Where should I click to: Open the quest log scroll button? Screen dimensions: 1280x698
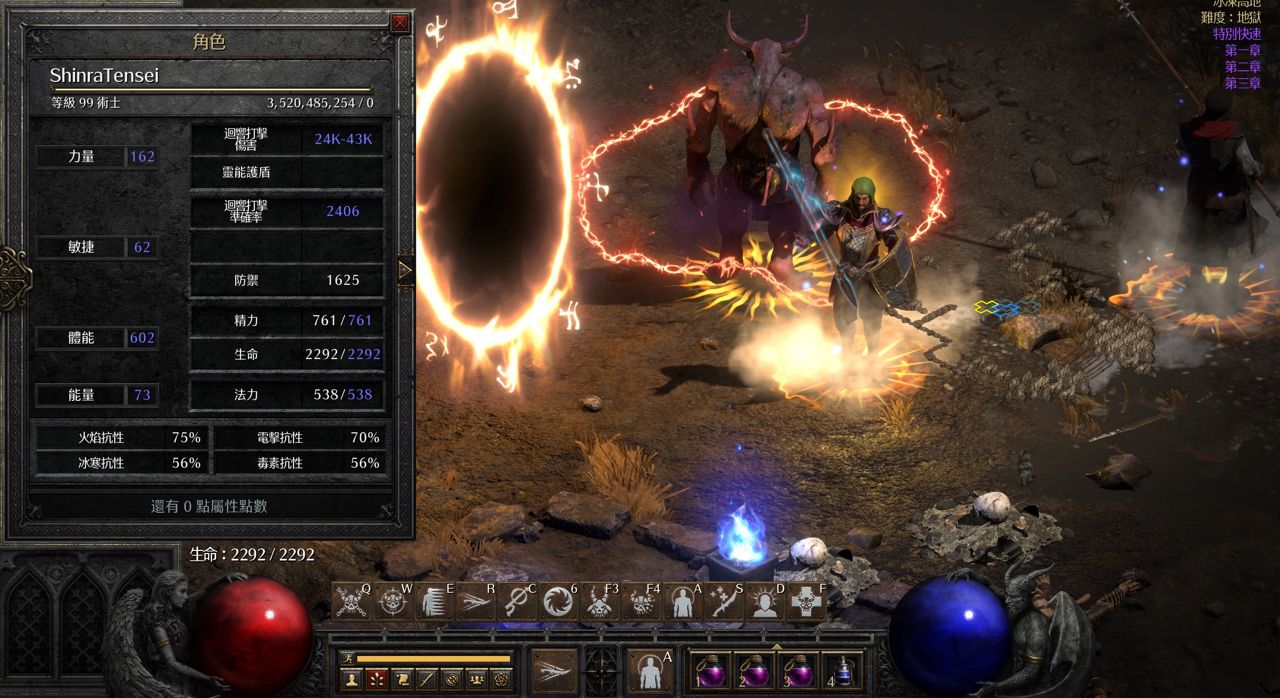[401, 680]
